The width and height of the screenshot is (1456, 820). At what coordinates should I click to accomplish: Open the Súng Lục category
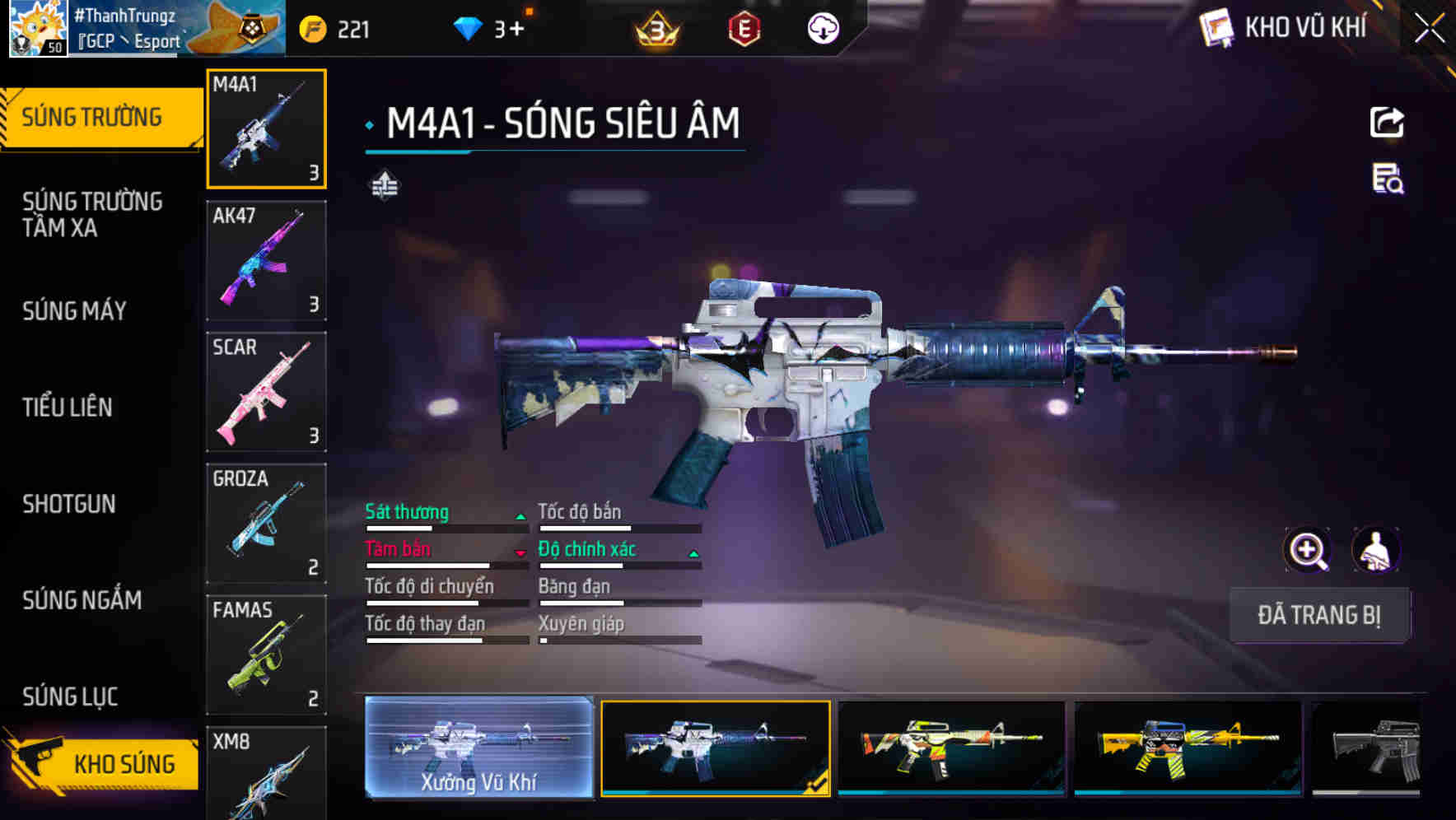pyautogui.click(x=70, y=697)
